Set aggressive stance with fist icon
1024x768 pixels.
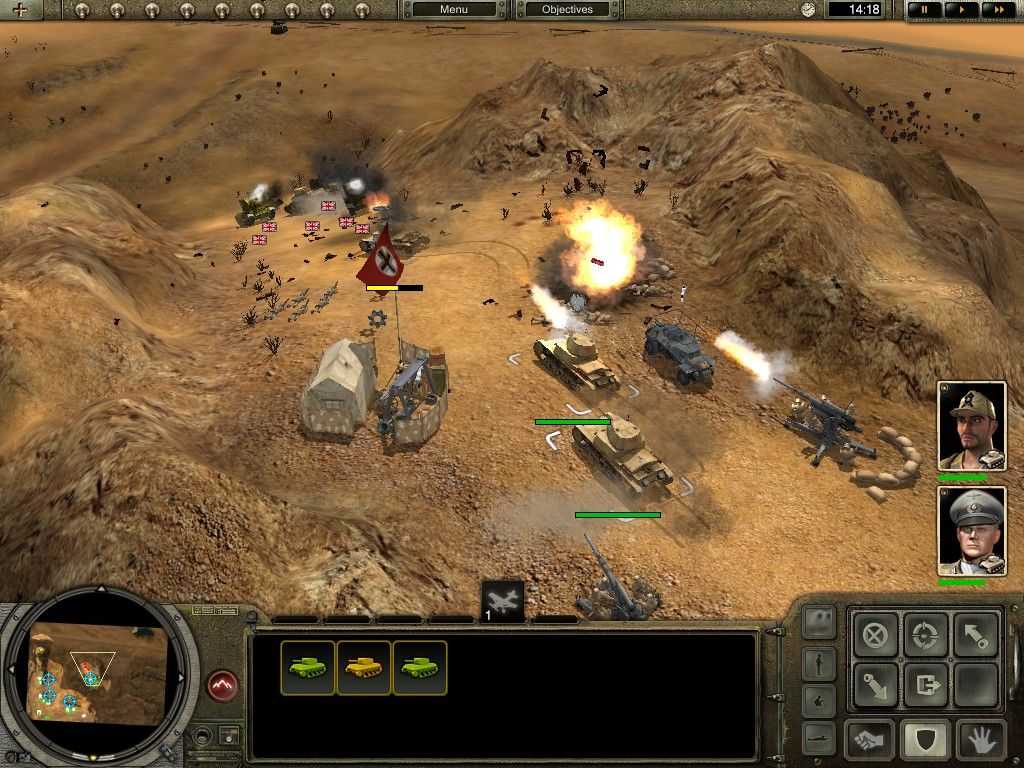tap(870, 740)
